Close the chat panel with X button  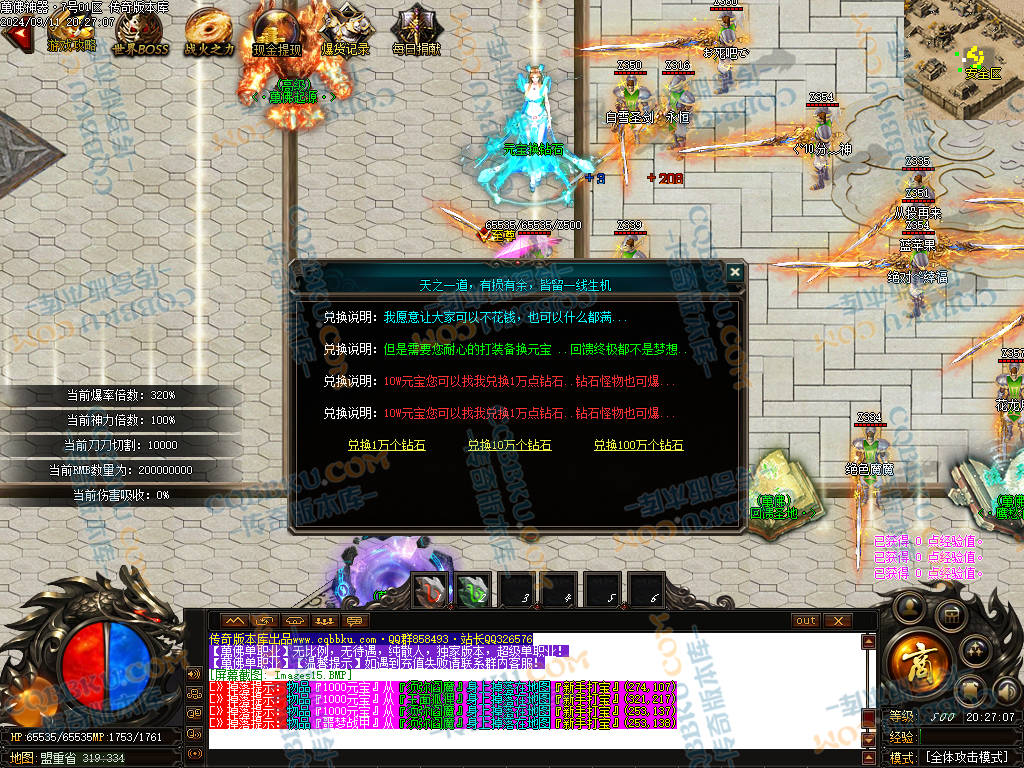click(x=838, y=620)
